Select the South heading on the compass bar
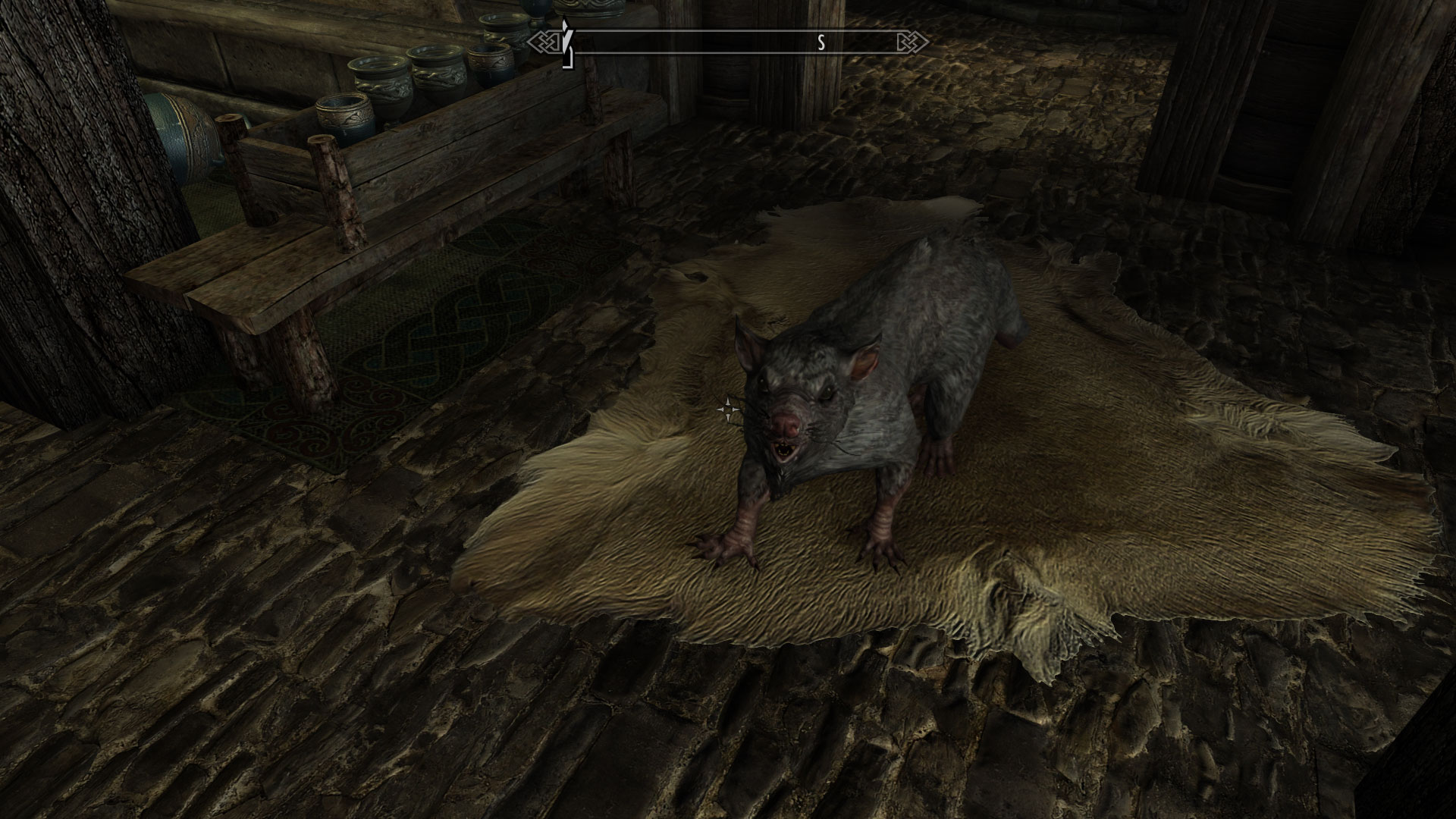This screenshot has height=819, width=1456. pos(821,43)
